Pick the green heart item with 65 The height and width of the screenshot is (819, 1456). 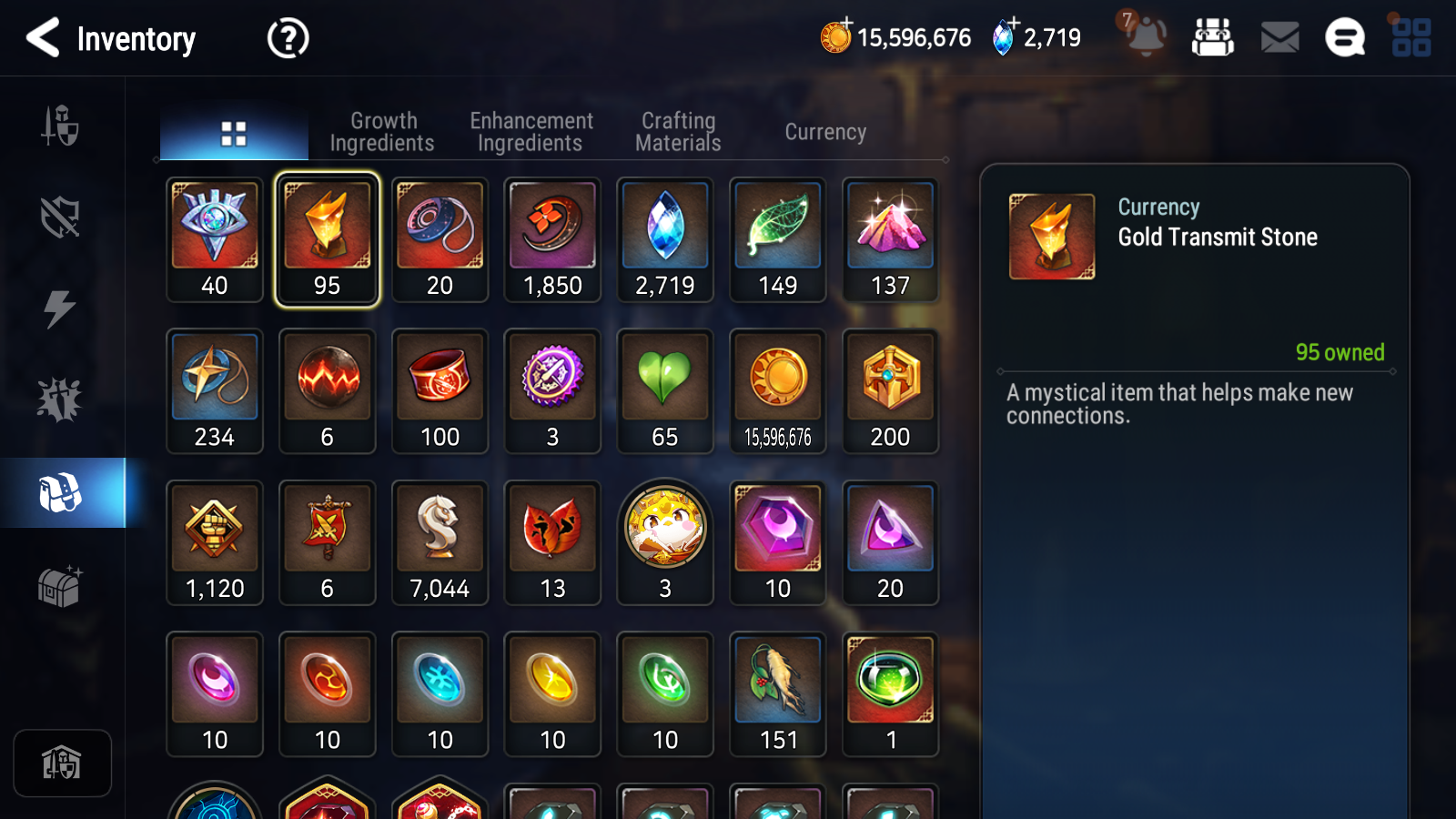(x=665, y=390)
